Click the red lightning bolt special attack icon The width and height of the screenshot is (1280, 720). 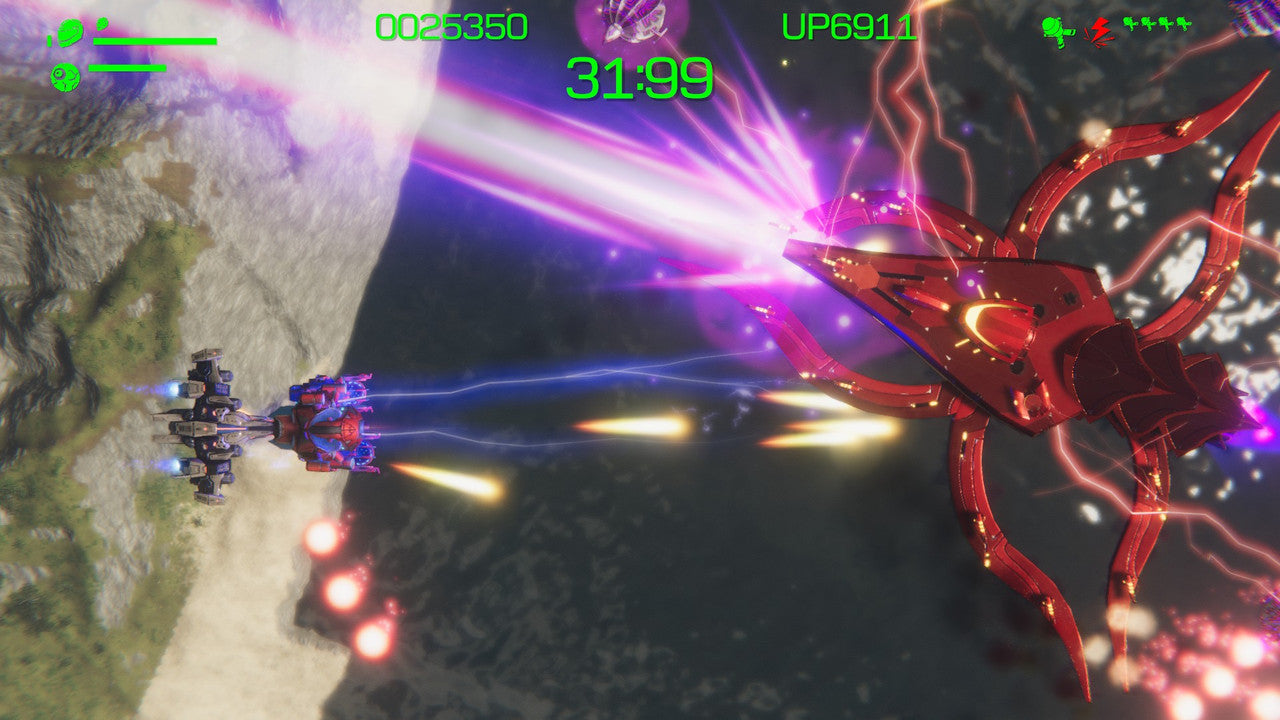(x=1099, y=30)
